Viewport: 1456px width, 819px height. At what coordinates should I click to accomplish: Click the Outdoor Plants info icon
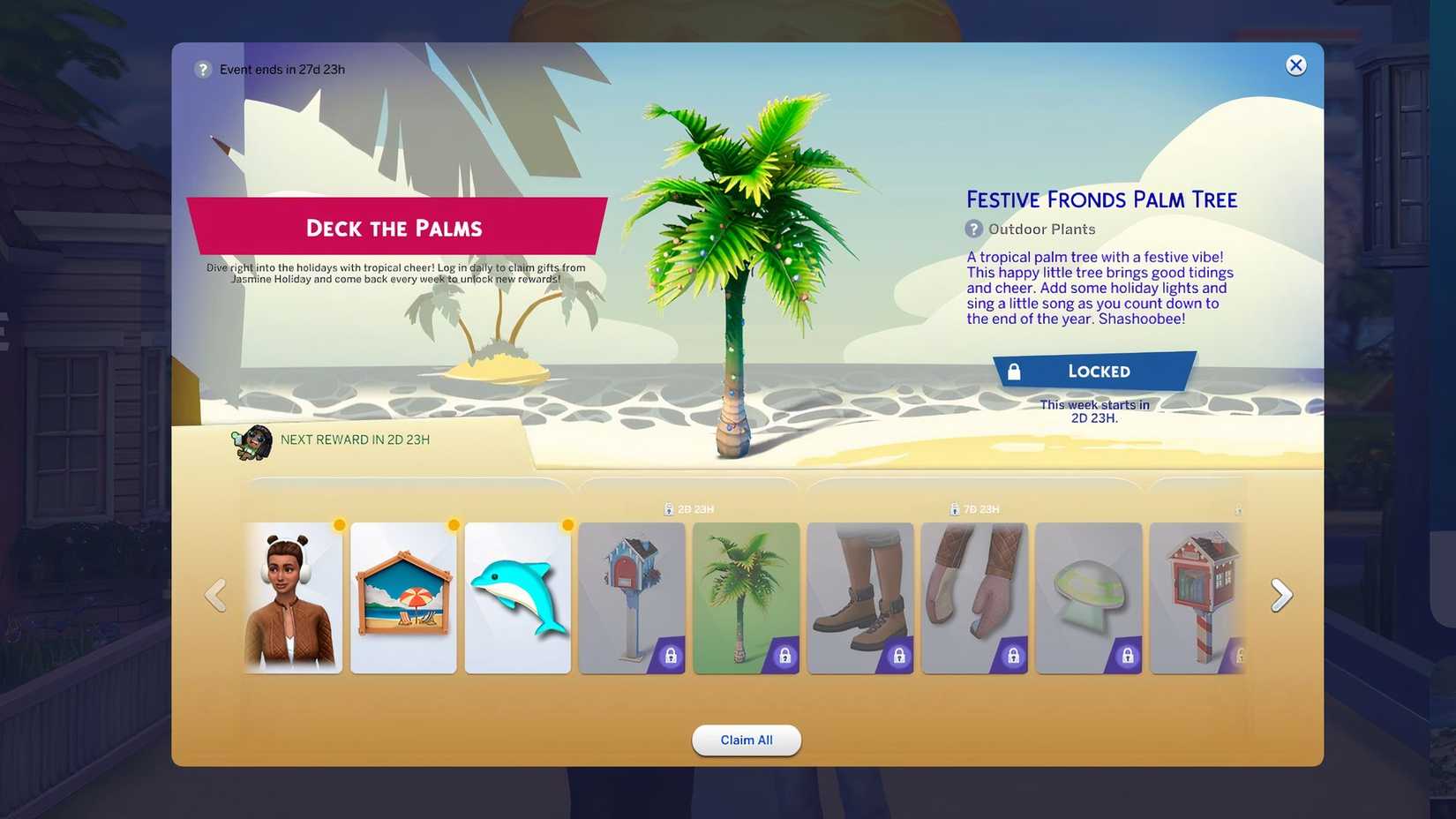point(972,229)
